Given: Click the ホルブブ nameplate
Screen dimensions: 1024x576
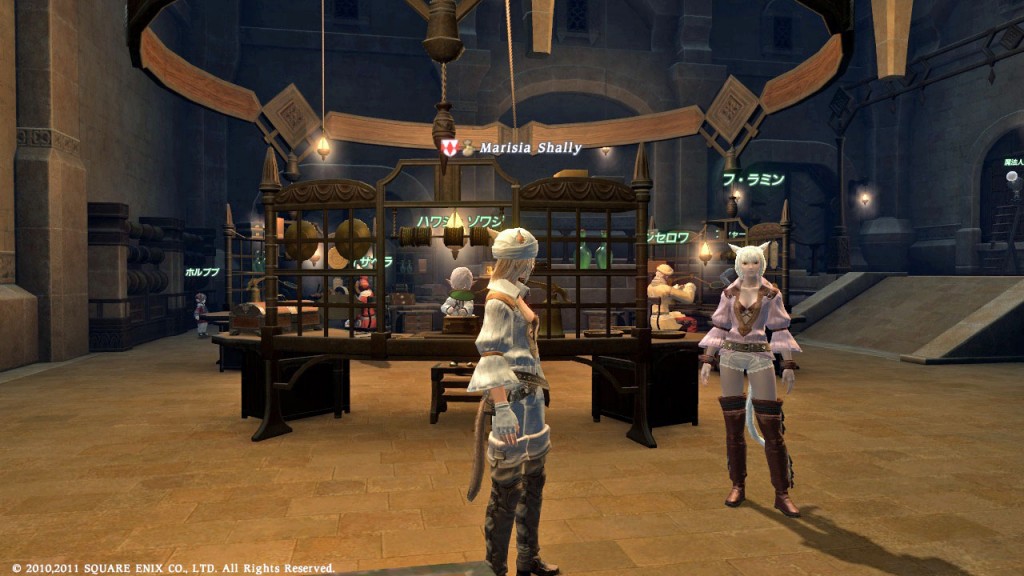Looking at the screenshot, I should pyautogui.click(x=202, y=272).
